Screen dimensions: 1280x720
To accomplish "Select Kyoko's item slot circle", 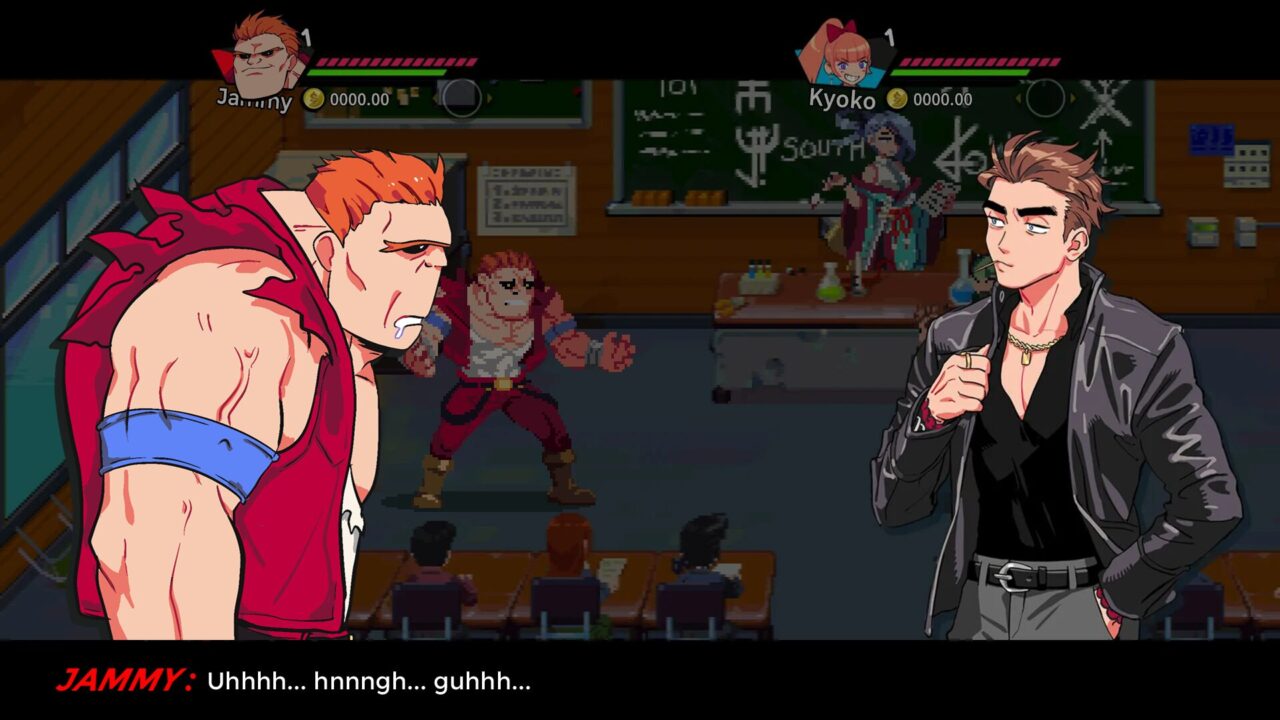I will click(x=1045, y=97).
